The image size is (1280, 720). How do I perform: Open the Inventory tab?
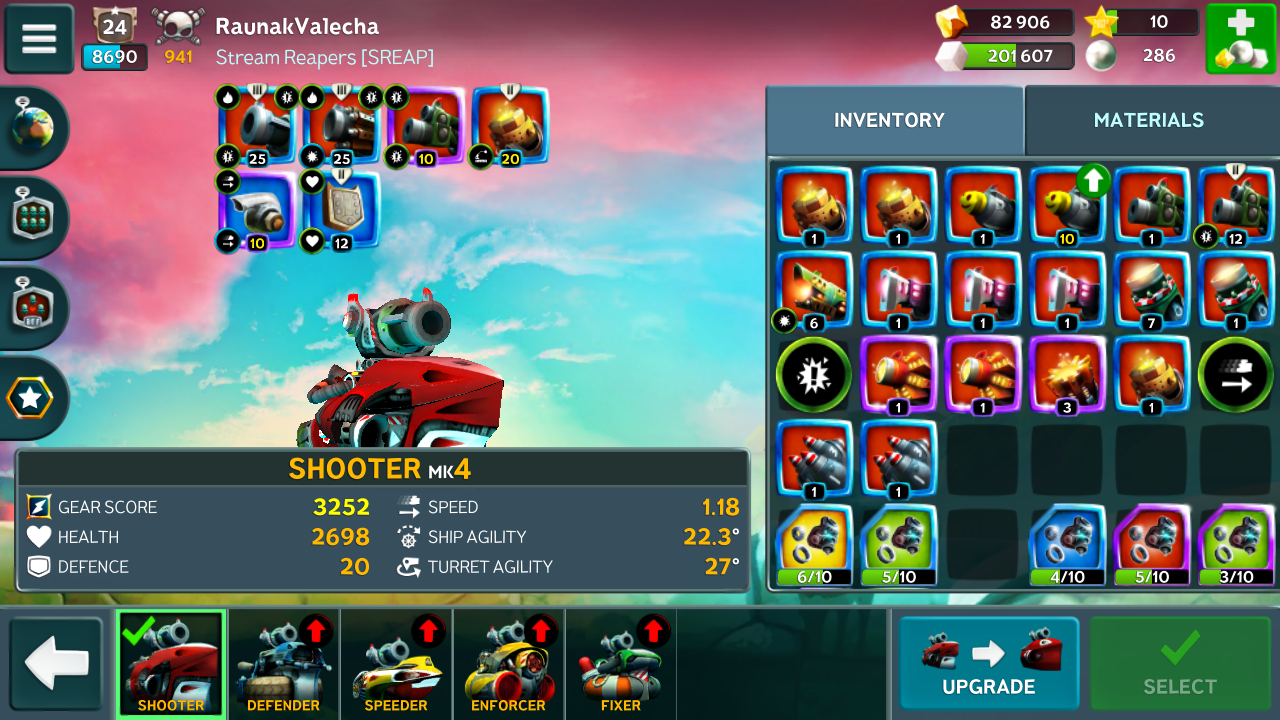(889, 120)
